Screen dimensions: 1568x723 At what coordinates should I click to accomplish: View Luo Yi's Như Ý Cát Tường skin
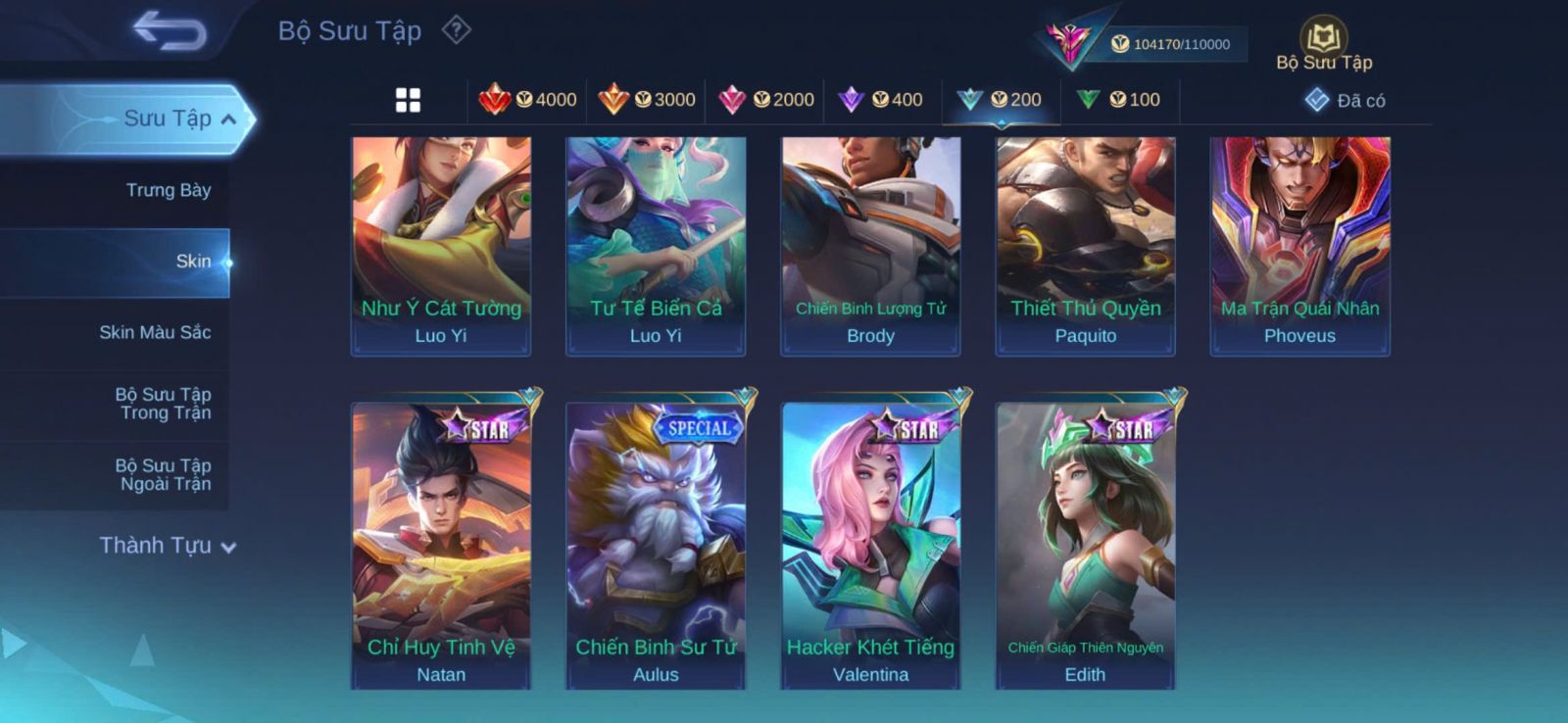point(441,245)
